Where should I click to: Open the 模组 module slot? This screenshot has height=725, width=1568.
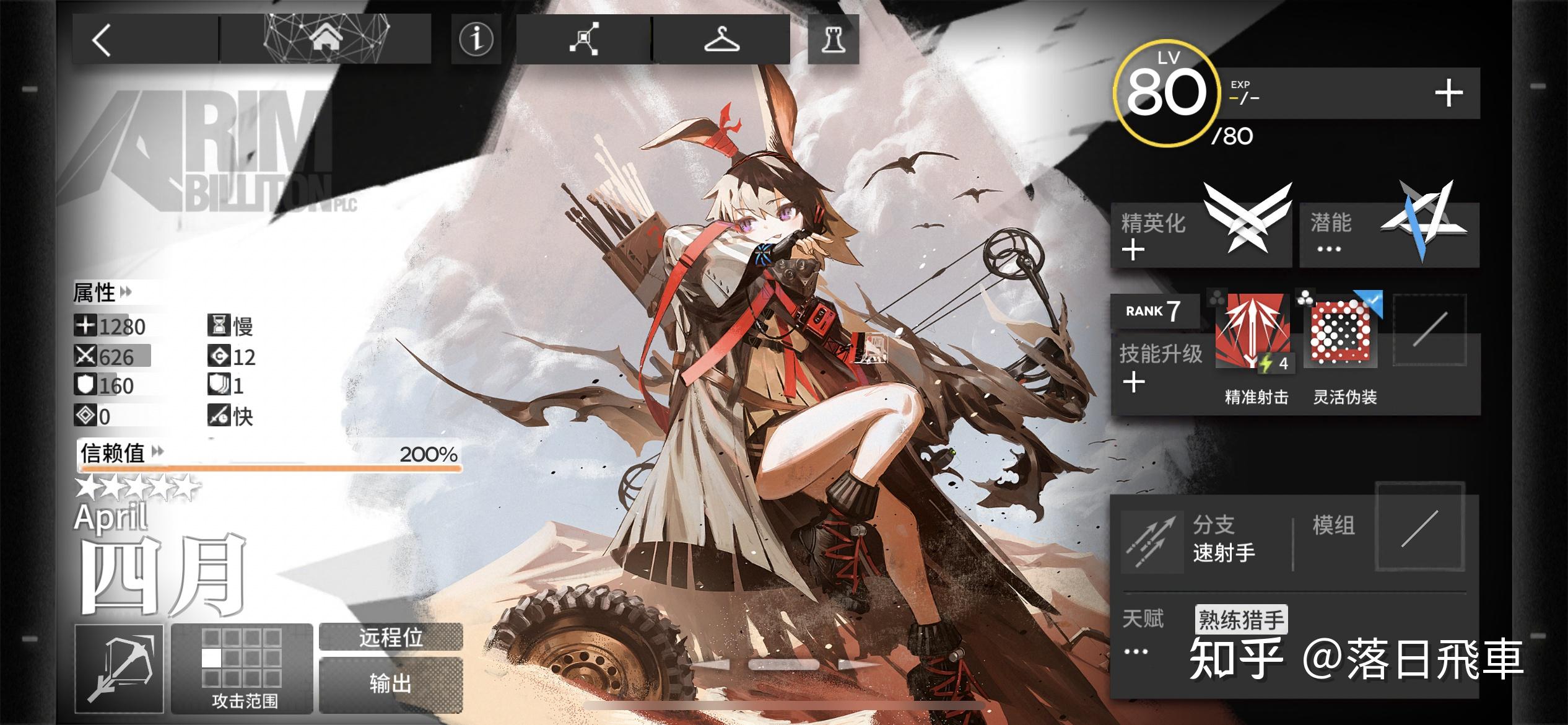coord(1419,528)
